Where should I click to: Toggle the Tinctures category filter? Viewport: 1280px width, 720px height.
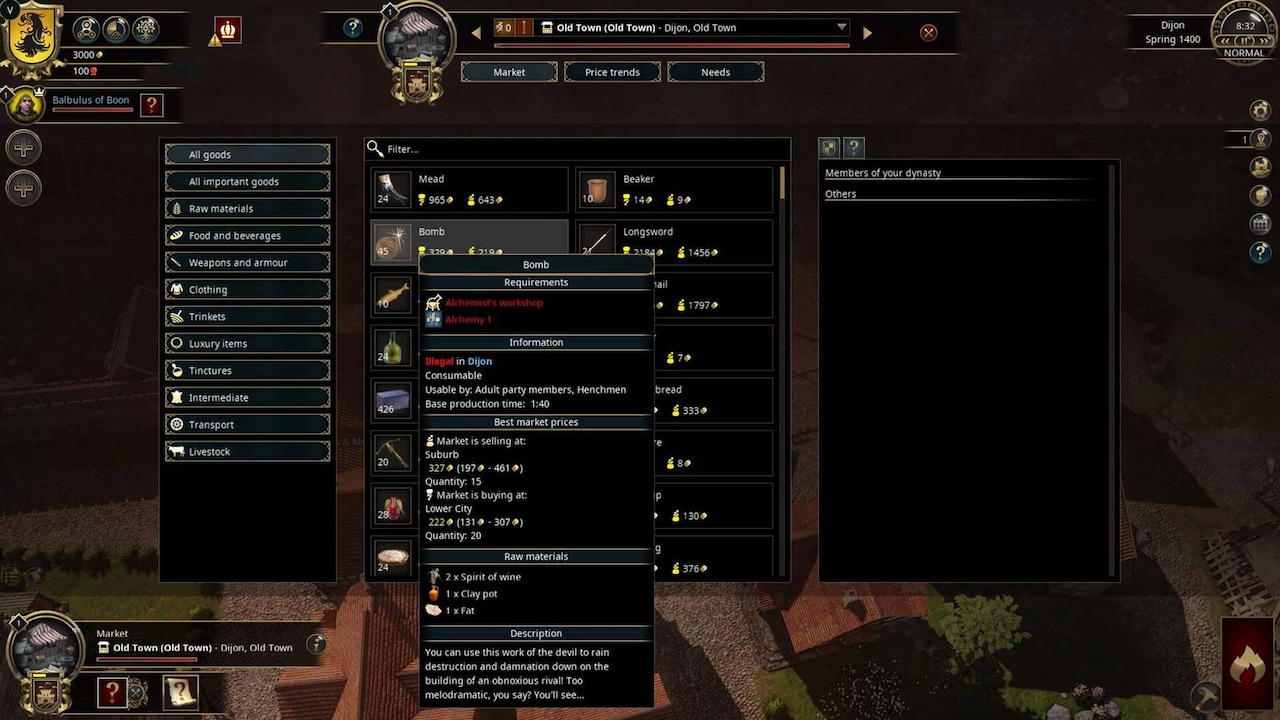tap(247, 370)
